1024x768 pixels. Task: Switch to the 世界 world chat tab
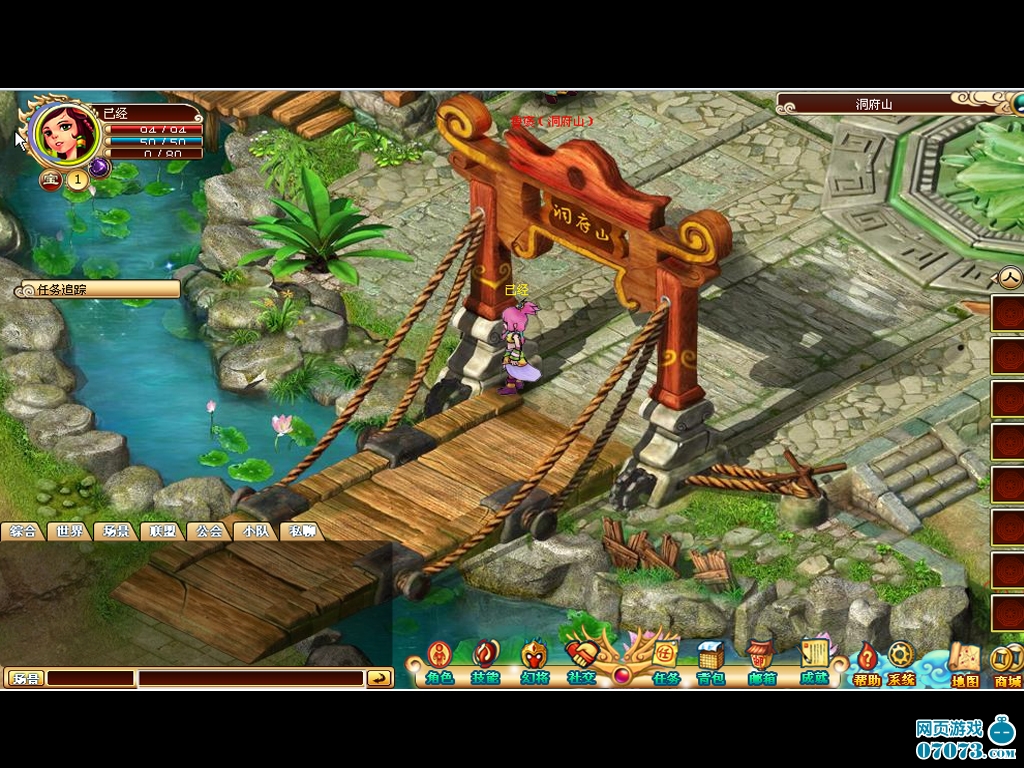pos(69,531)
